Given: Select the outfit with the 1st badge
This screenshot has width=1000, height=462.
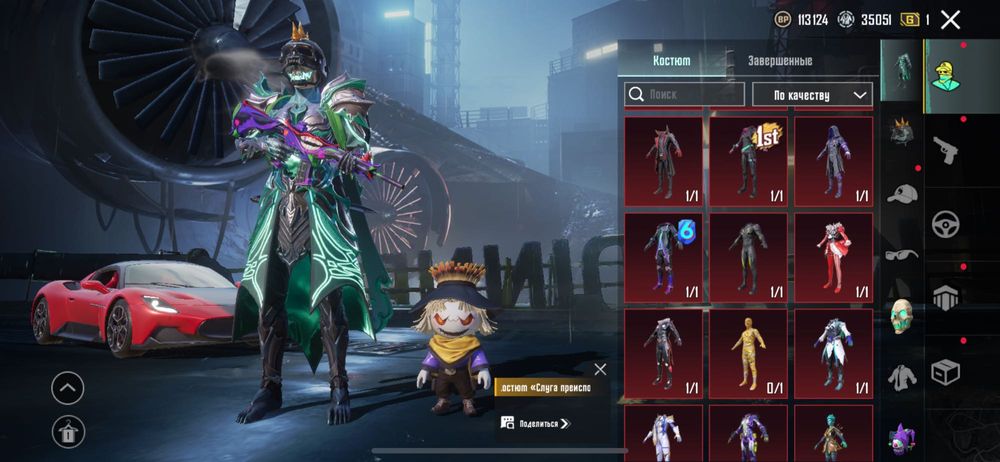Looking at the screenshot, I should click(748, 158).
